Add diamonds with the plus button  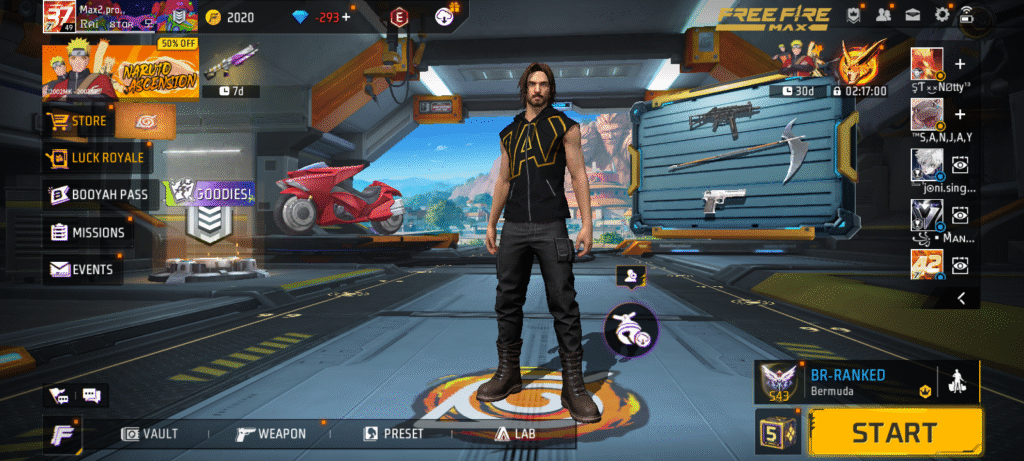(346, 17)
